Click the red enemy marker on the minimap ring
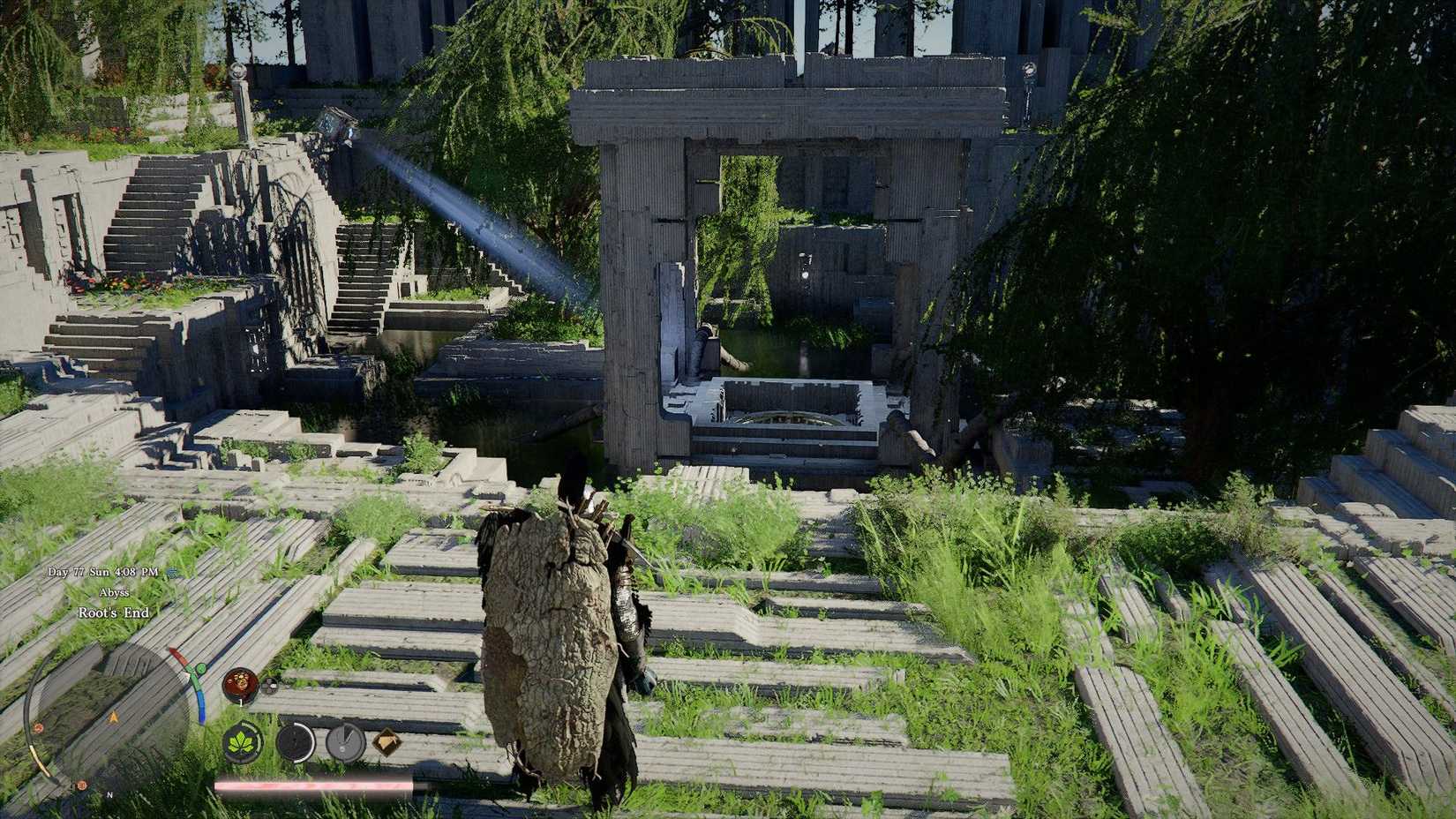This screenshot has height=819, width=1456. [x=37, y=726]
